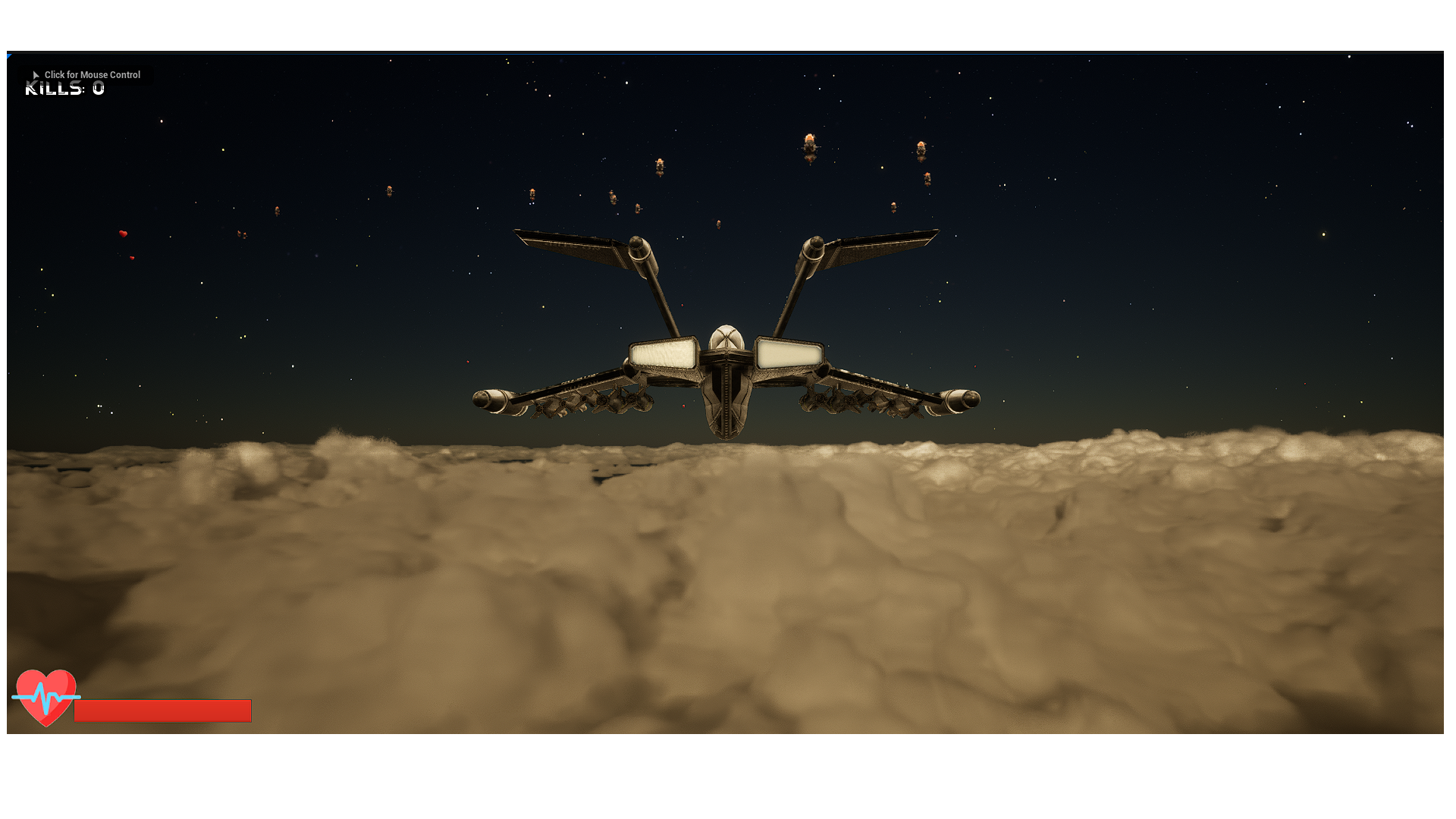Click the red heart pickup floating on the left
1456x819 pixels.
click(122, 235)
